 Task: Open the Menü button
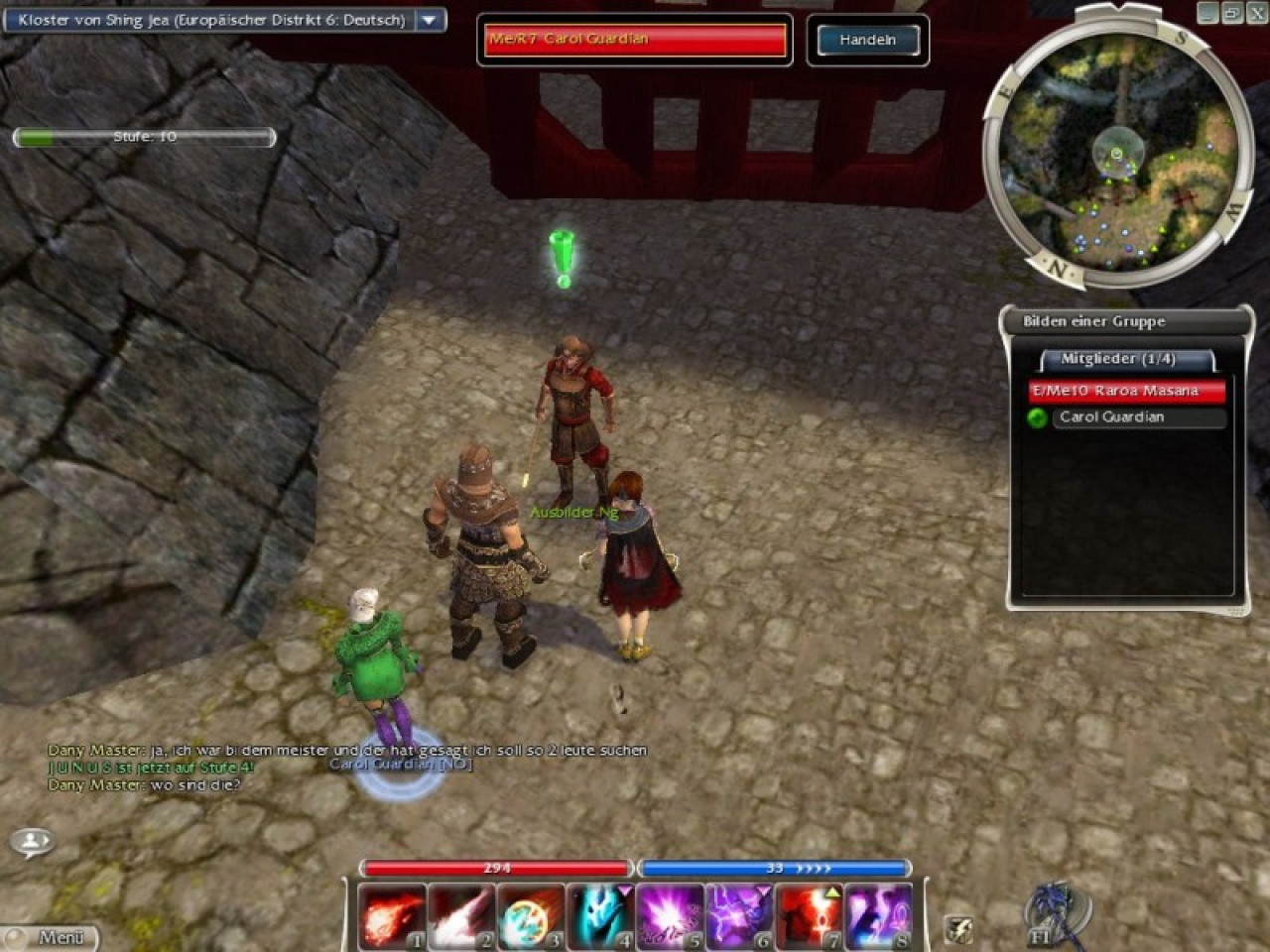[52, 937]
